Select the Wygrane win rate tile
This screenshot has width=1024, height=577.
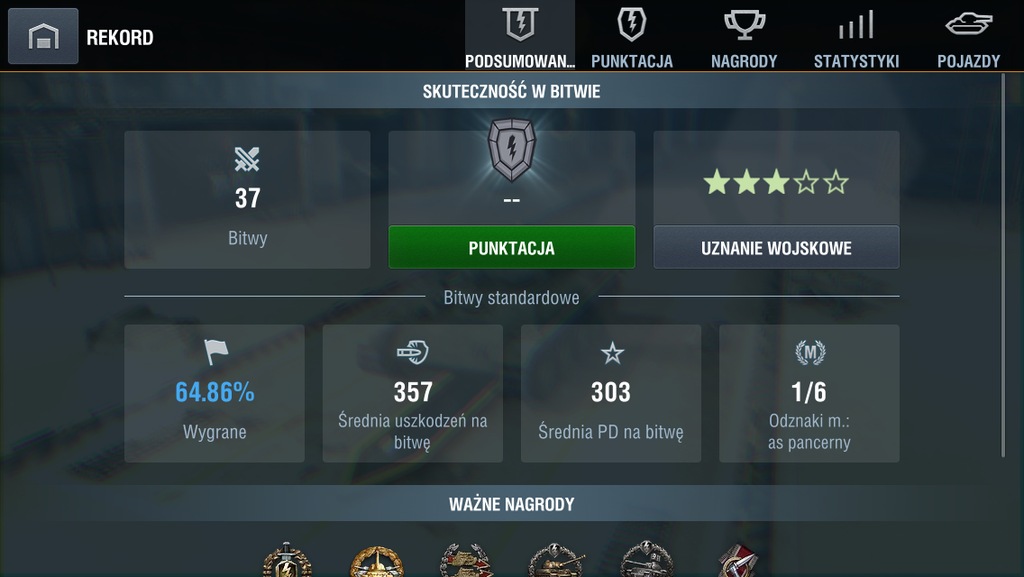pyautogui.click(x=214, y=393)
